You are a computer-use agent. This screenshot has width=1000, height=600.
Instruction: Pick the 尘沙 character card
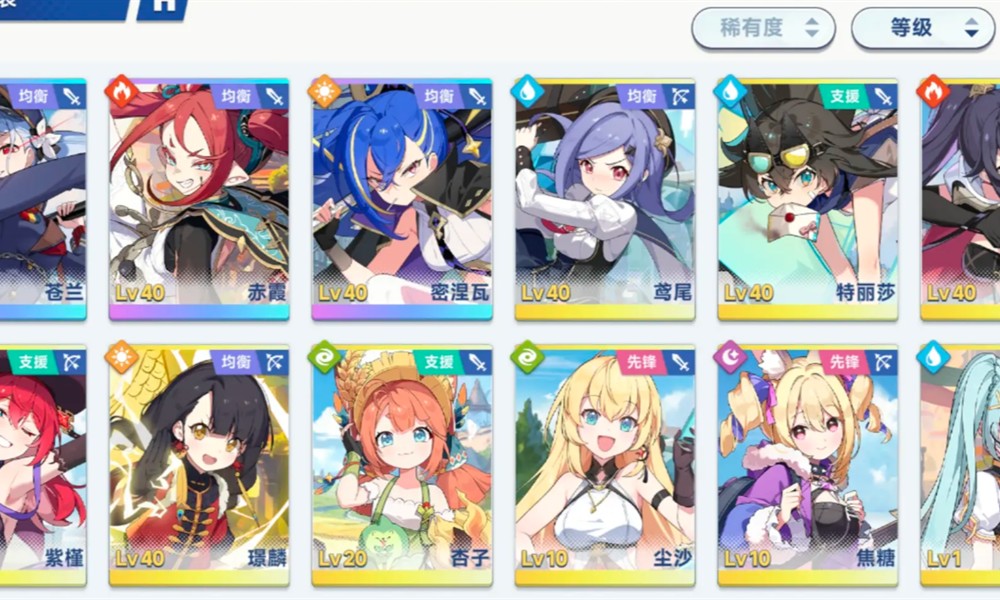pos(605,465)
